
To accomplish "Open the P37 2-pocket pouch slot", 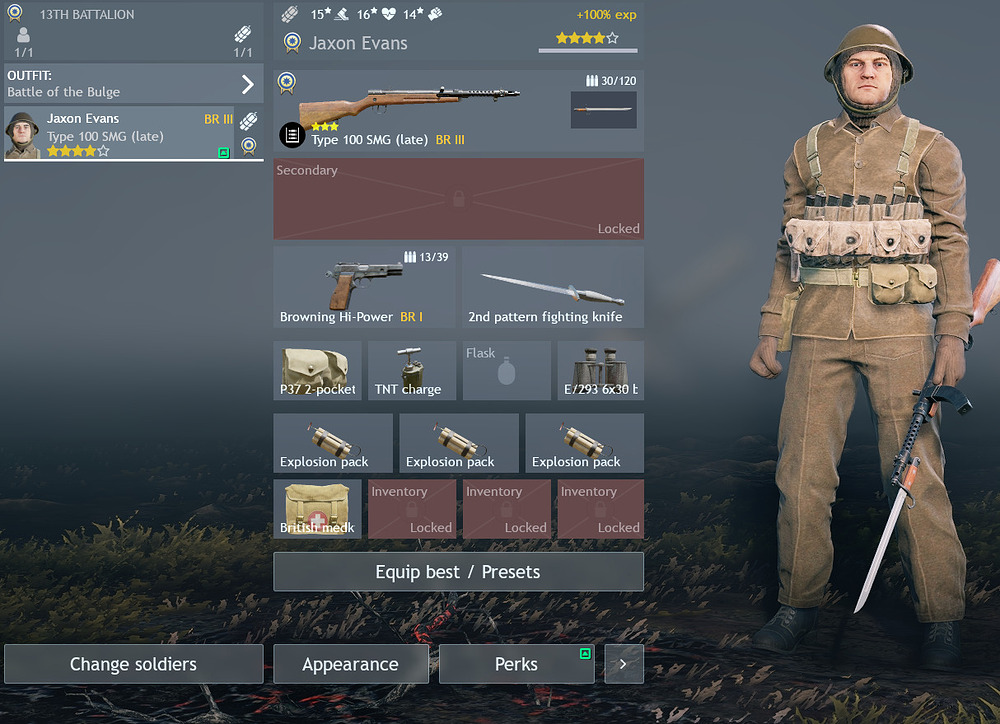I will click(317, 370).
